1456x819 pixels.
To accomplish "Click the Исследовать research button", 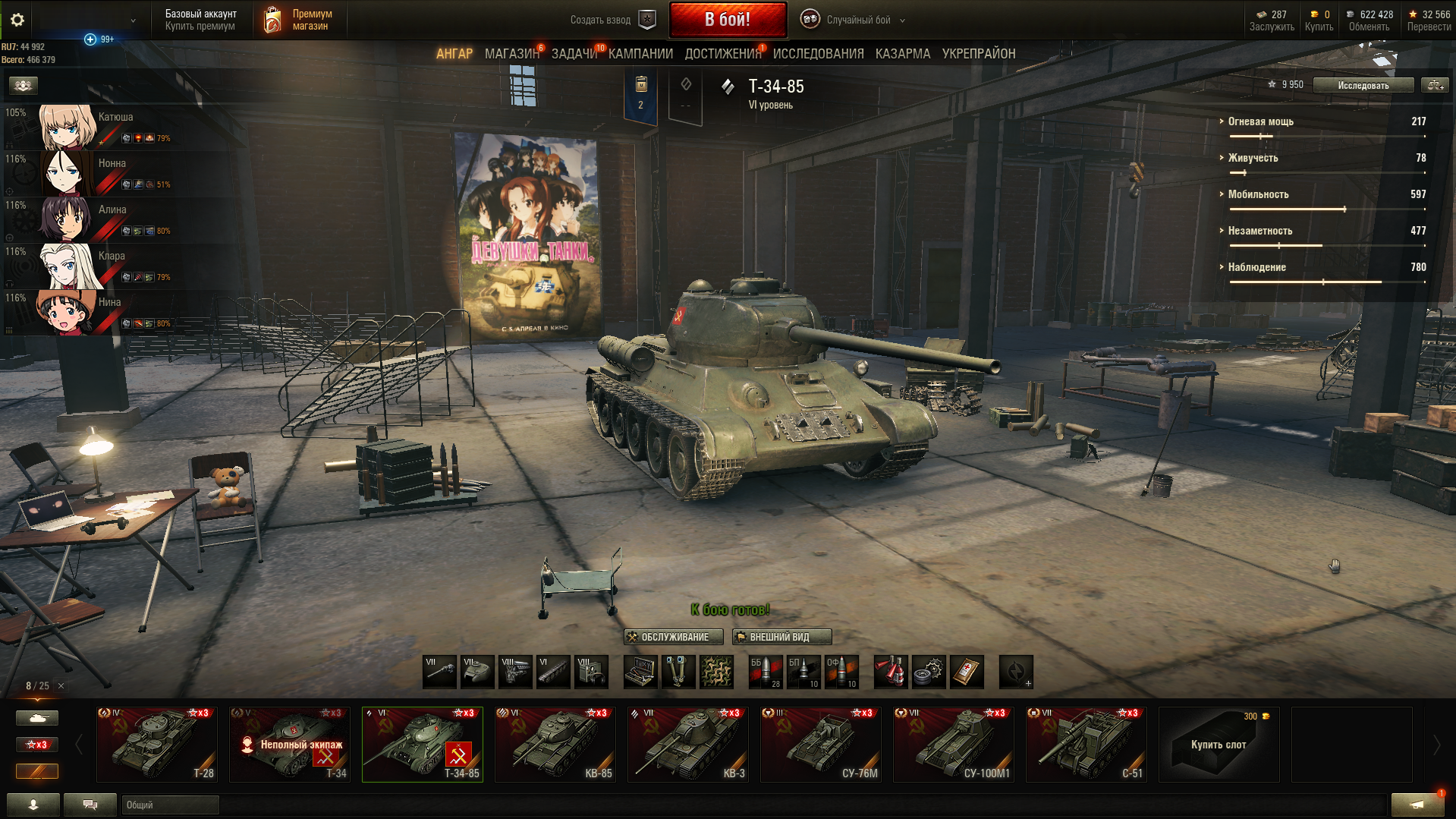I will coord(1363,85).
